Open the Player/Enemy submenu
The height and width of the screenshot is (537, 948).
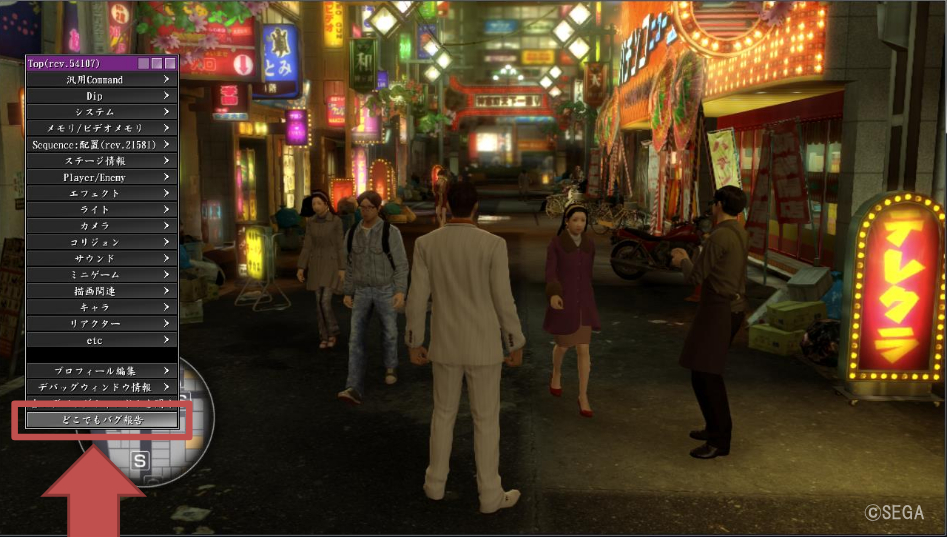tap(101, 177)
